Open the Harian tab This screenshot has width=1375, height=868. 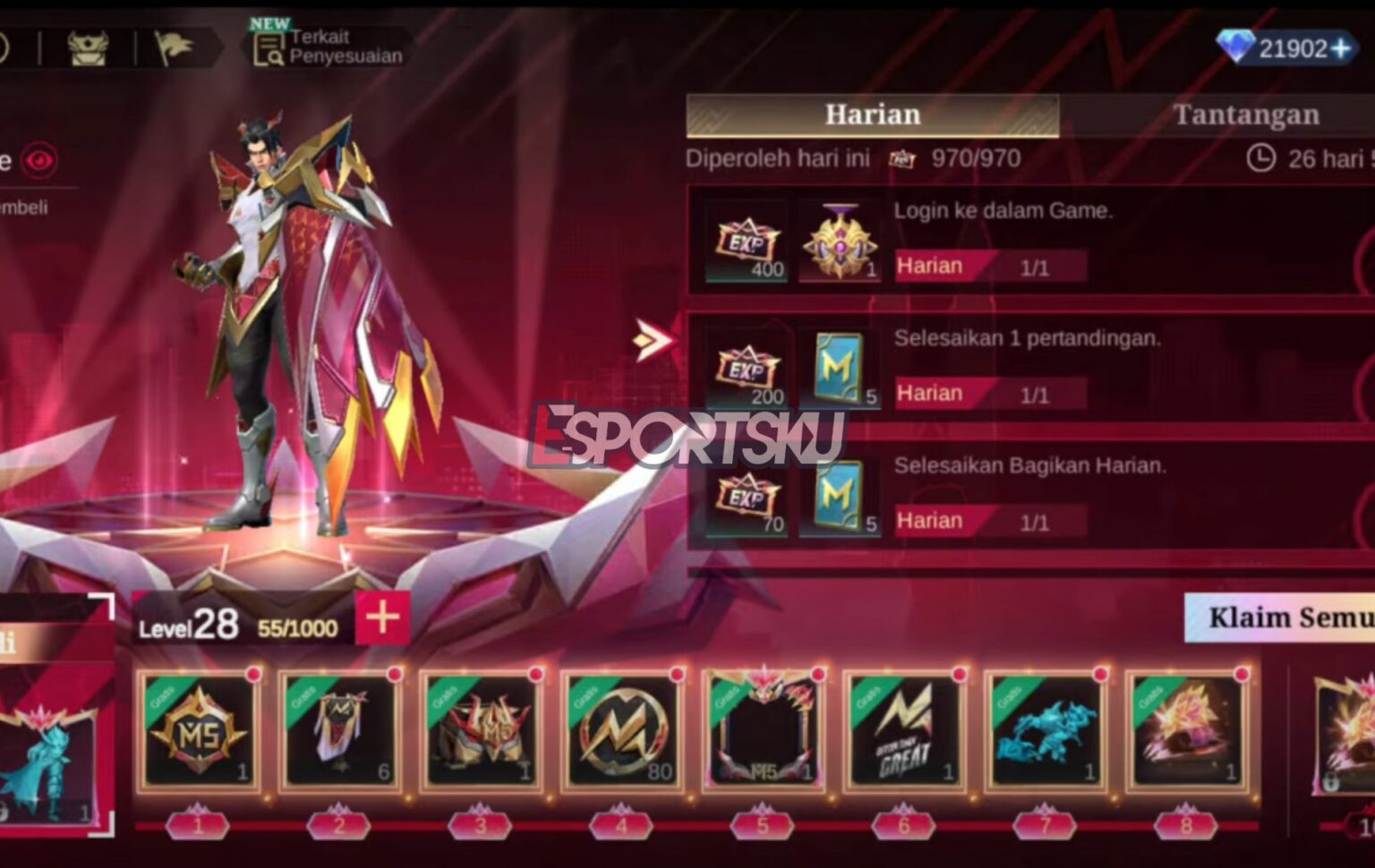click(x=871, y=115)
